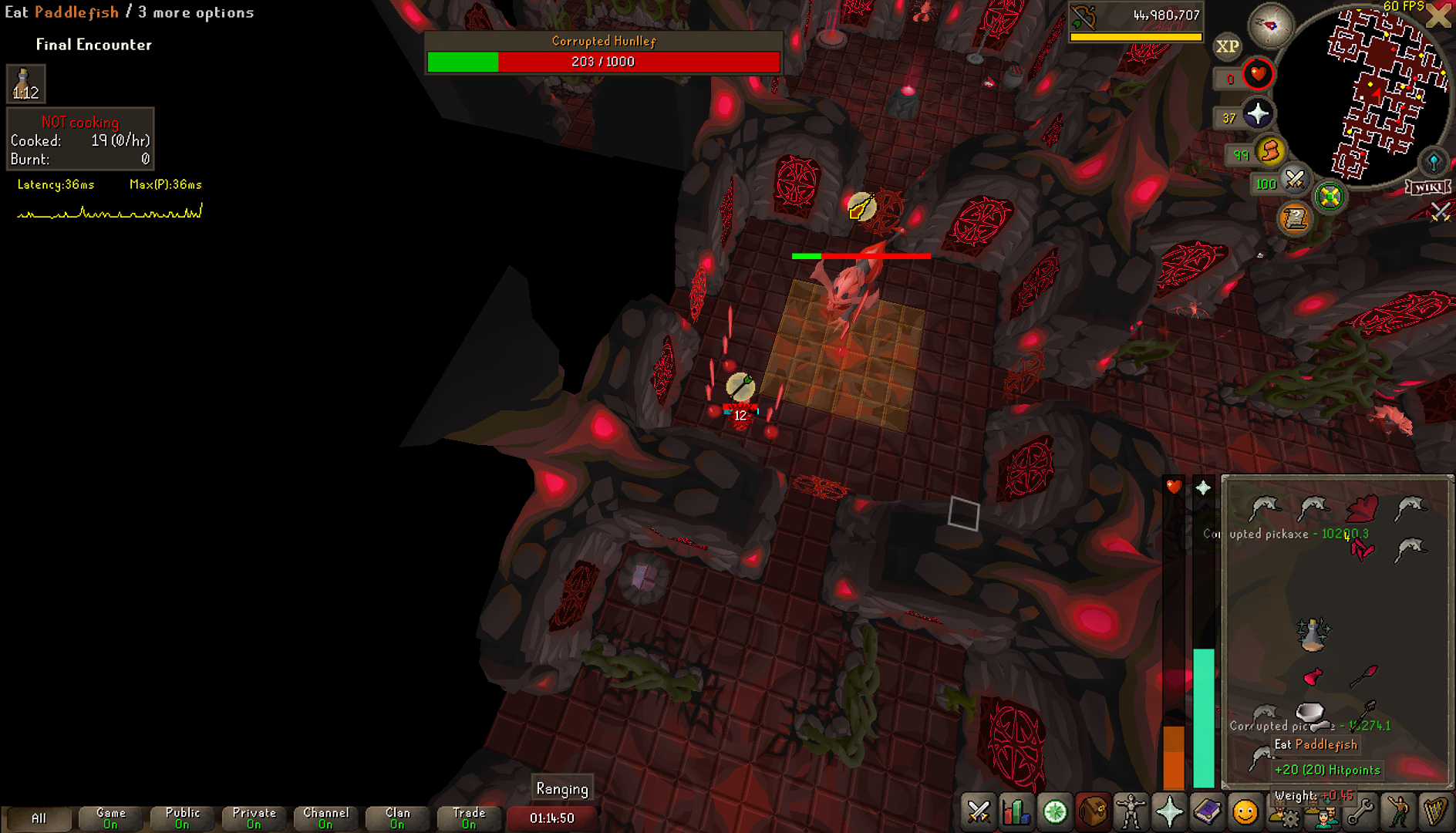
Task: Open the Game chat filter tab
Action: coord(110,818)
